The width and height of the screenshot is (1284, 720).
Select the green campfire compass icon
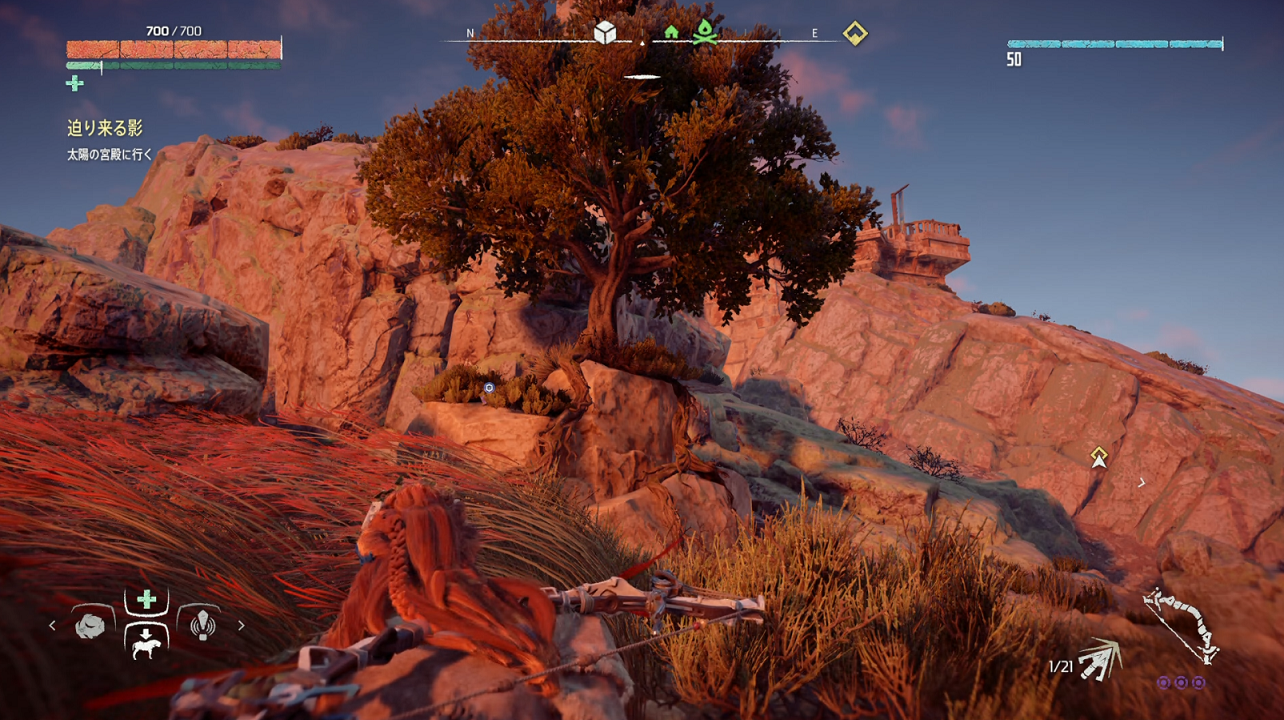(x=705, y=33)
